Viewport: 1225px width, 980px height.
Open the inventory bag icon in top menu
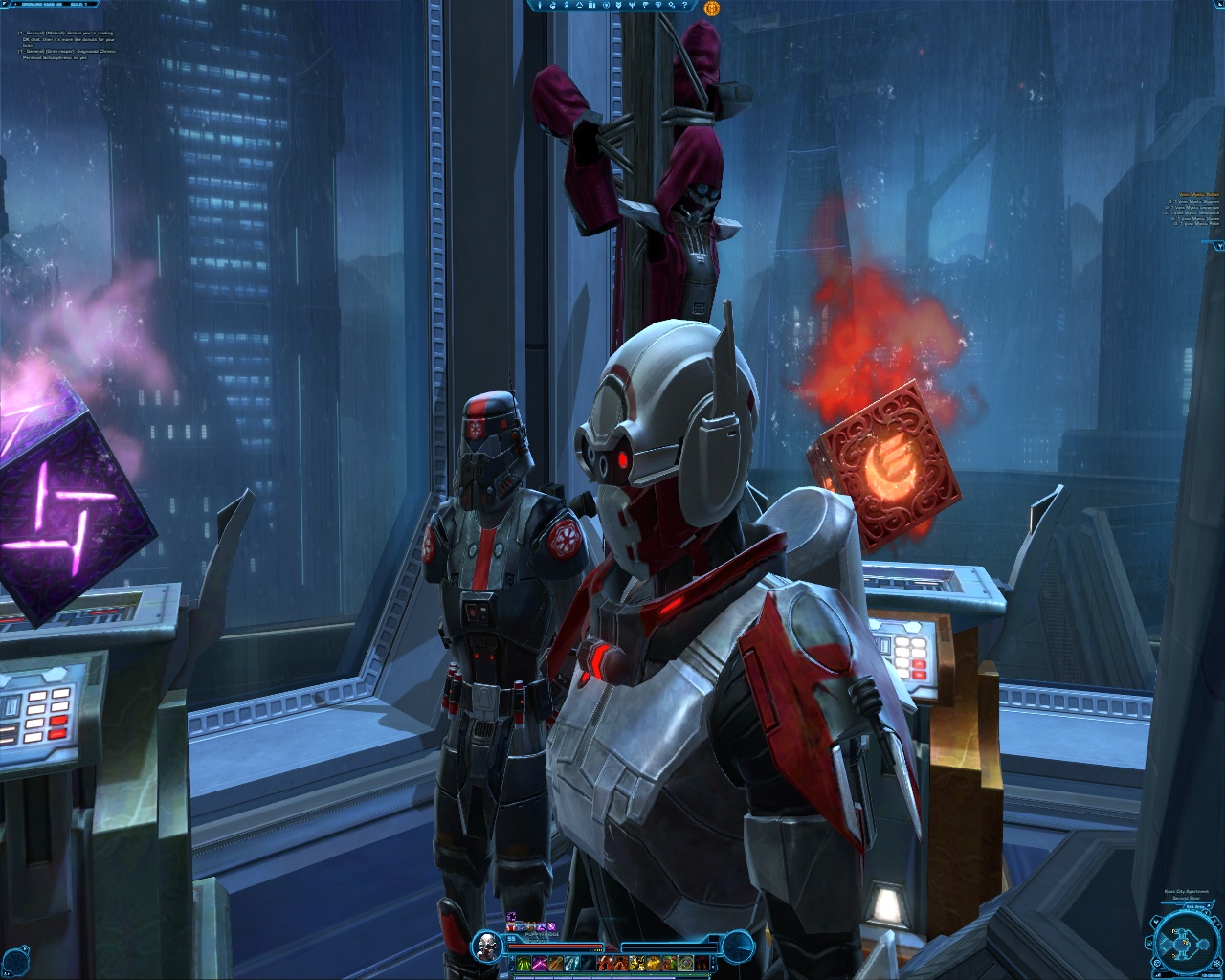[591, 6]
